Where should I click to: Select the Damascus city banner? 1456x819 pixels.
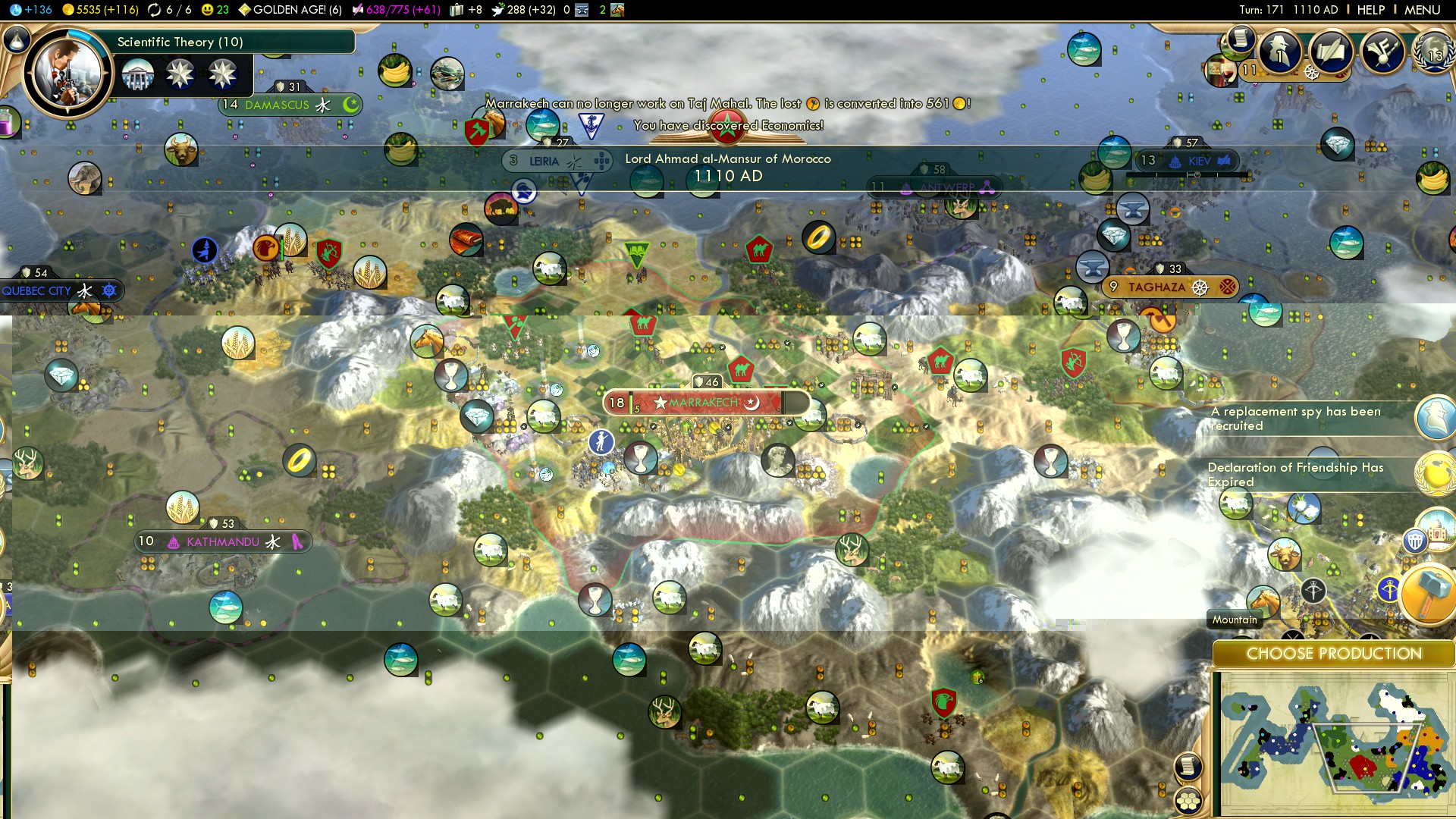(277, 105)
